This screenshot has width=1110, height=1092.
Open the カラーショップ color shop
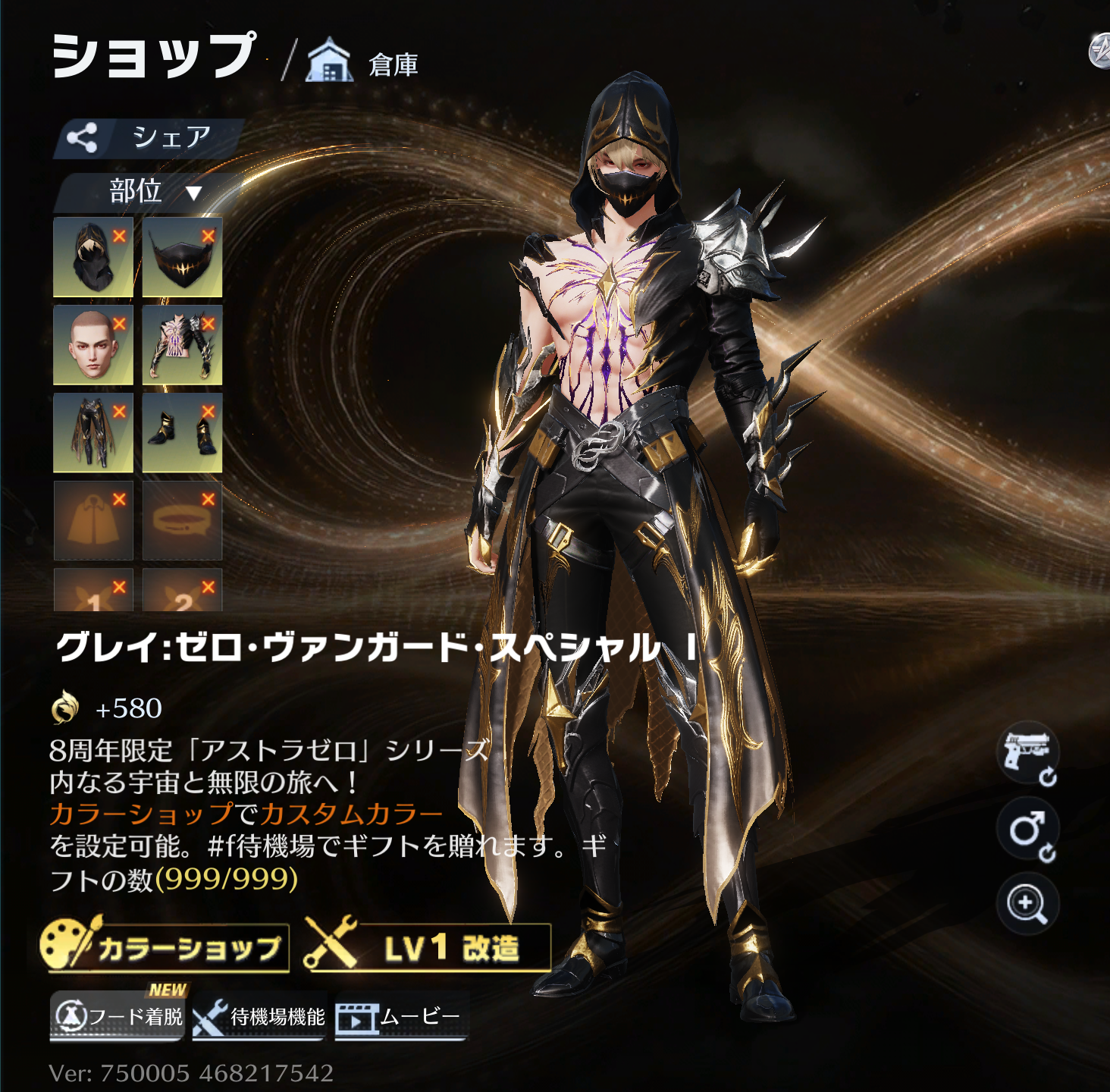point(165,947)
